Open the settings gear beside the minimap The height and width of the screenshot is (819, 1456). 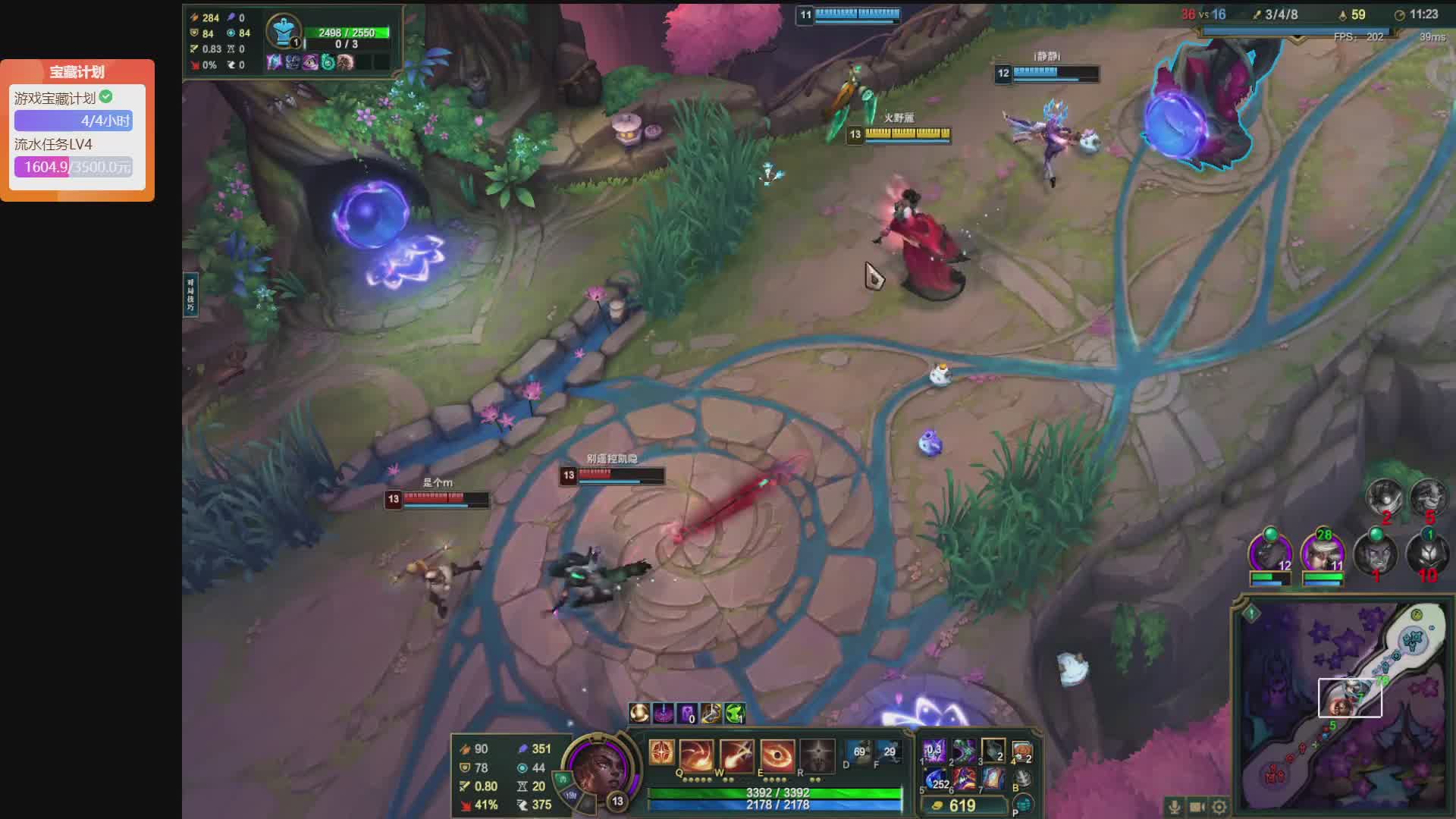pyautogui.click(x=1219, y=807)
